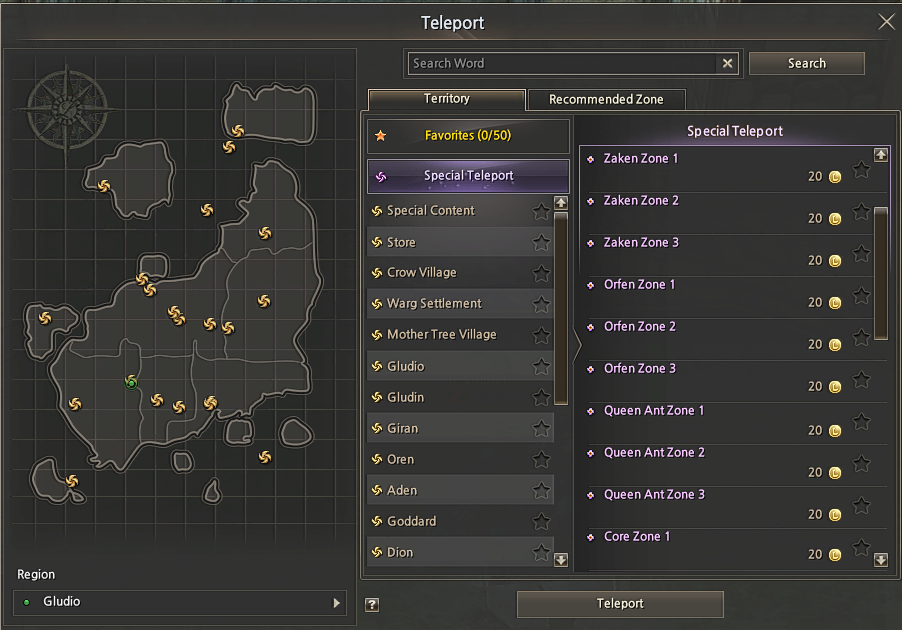Click the Search button
Screen dimensions: 902x630
[x=806, y=63]
